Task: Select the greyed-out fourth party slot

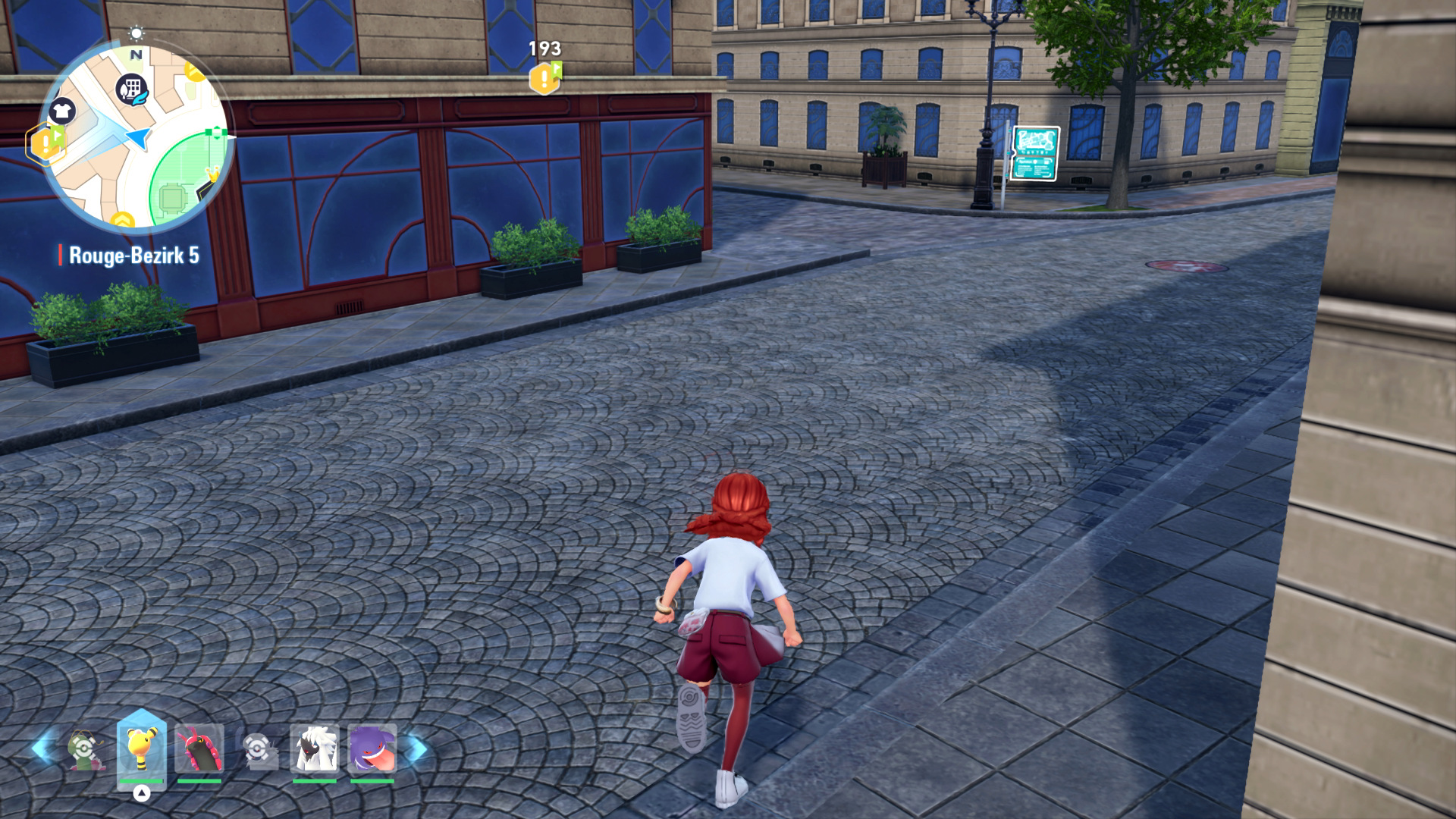Action: pyautogui.click(x=258, y=750)
